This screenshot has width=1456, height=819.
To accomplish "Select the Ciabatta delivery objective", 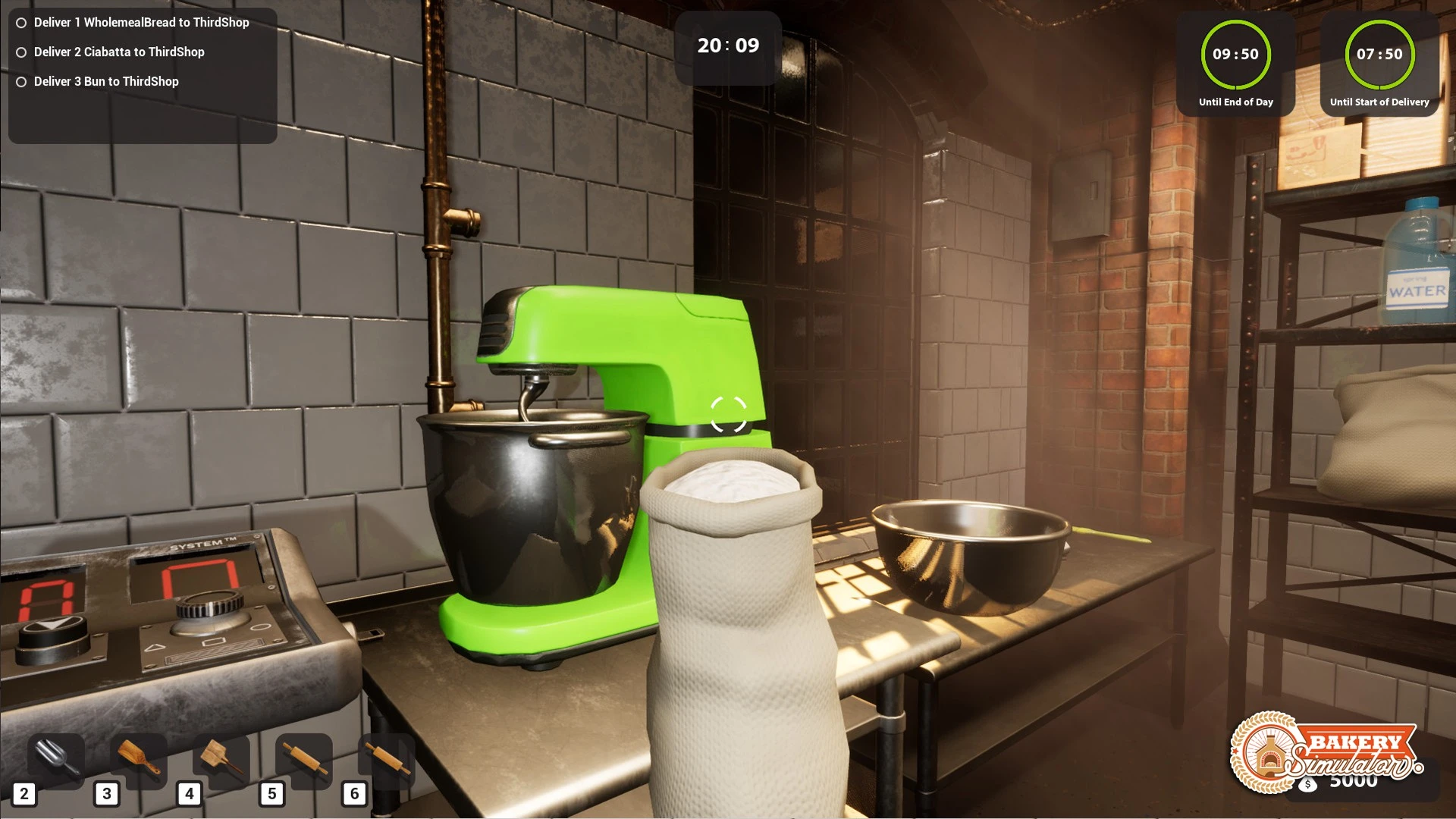I will (x=119, y=52).
